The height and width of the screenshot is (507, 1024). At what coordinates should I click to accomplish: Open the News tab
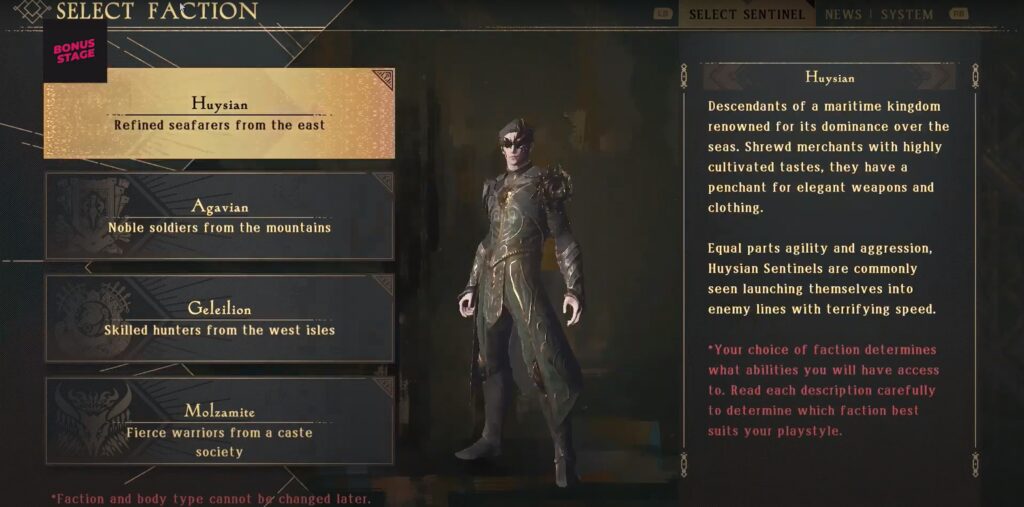(843, 15)
